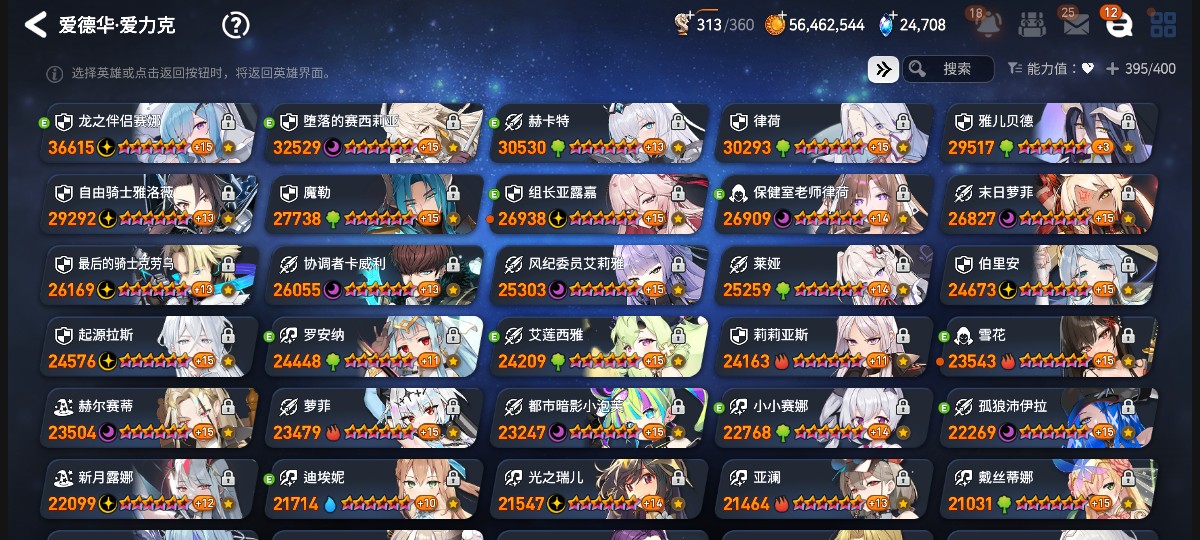The height and width of the screenshot is (540, 1200).
Task: Pick hero 雪花 with 23543 power
Action: click(1050, 347)
